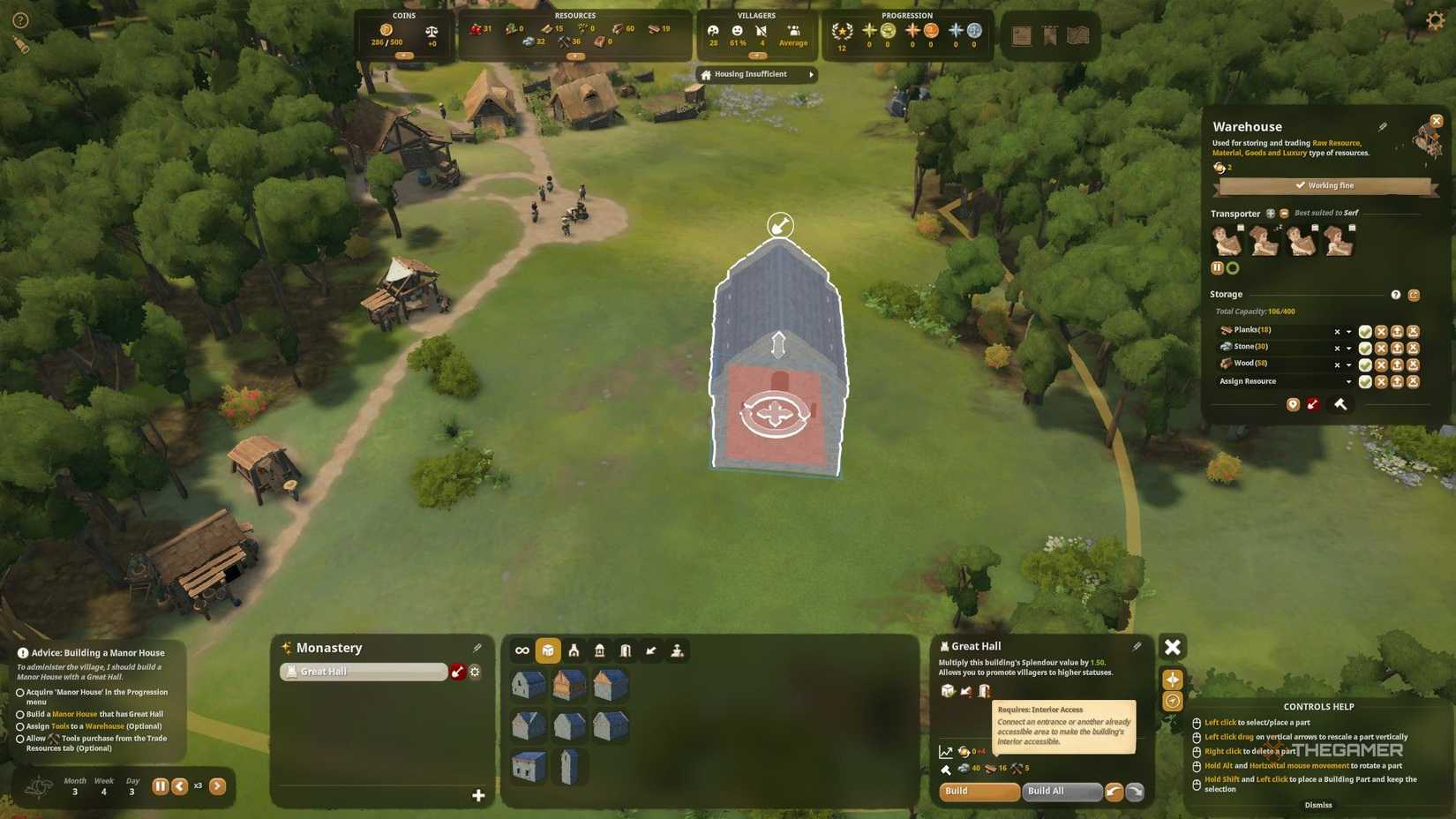Open the dropdown arrow on the Wood storage row
Viewport: 1456px width, 819px height.
point(1348,364)
